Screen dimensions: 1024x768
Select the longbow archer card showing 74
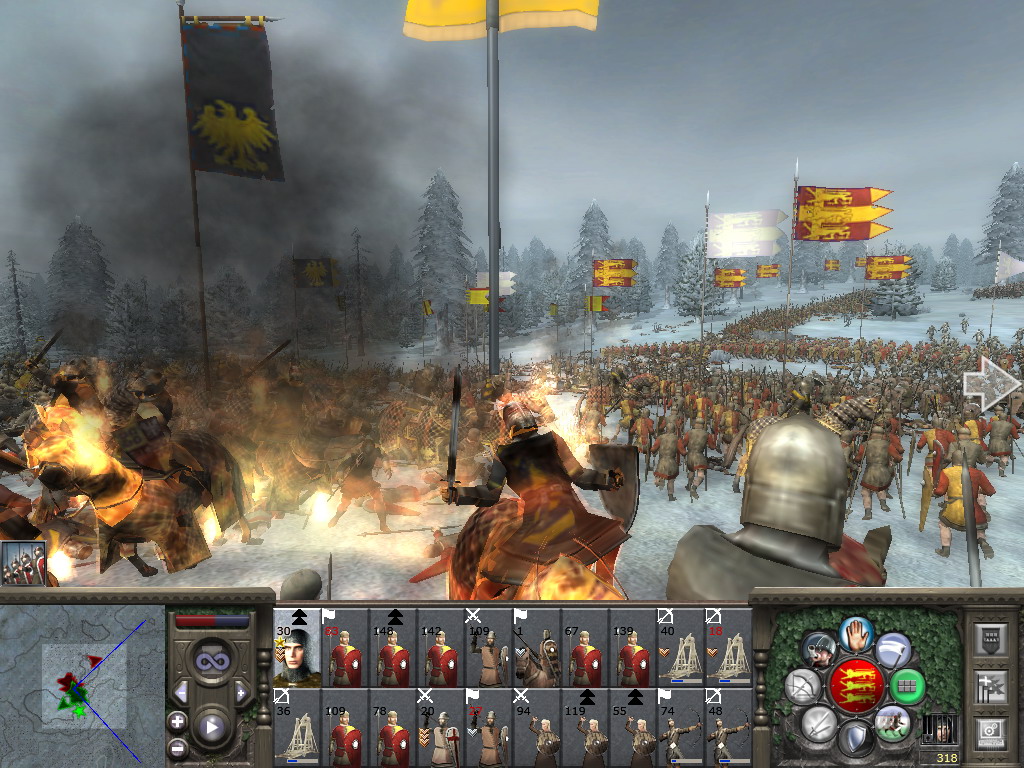coord(681,728)
